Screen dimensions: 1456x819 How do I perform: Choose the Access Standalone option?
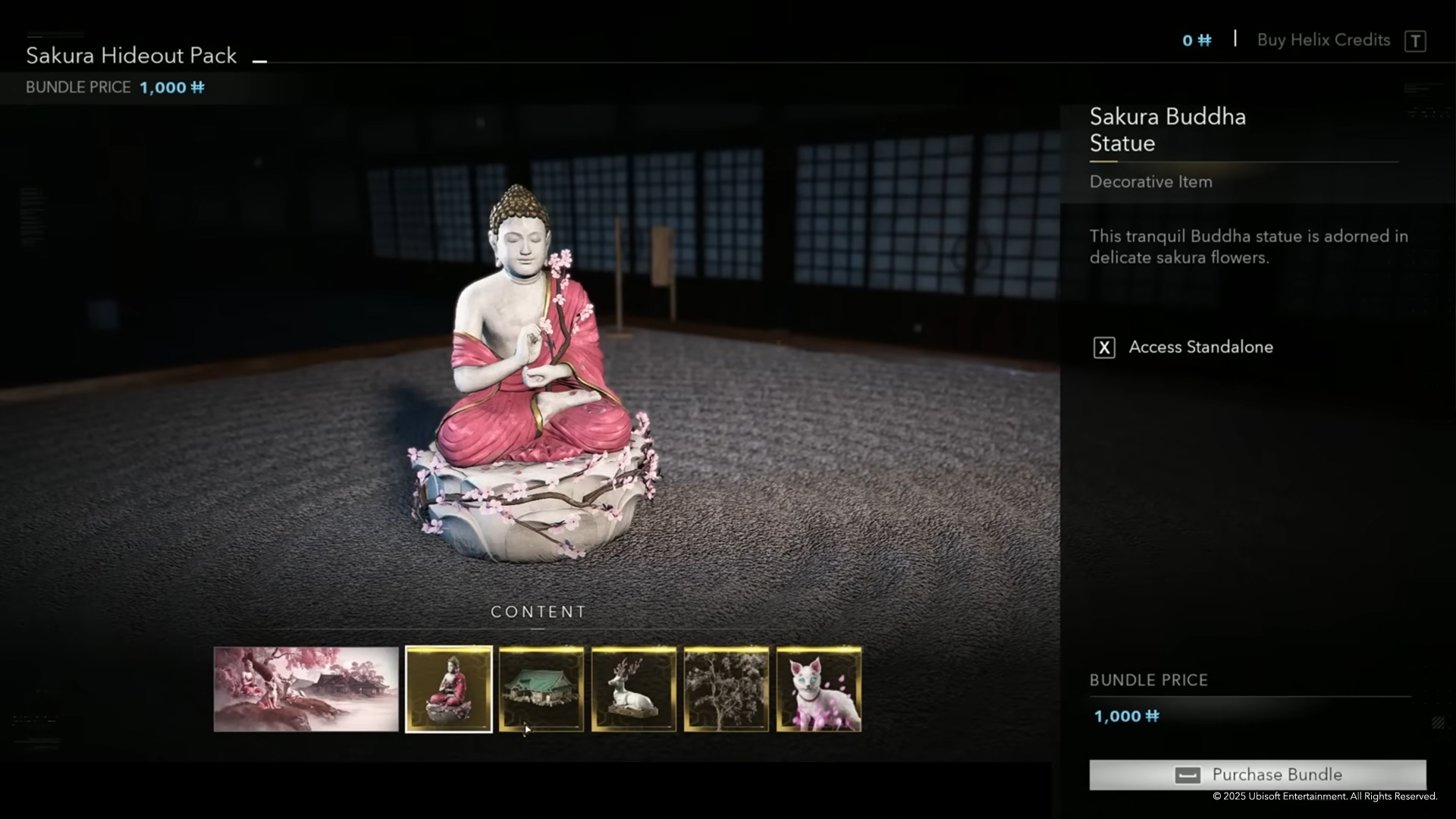(x=1200, y=347)
